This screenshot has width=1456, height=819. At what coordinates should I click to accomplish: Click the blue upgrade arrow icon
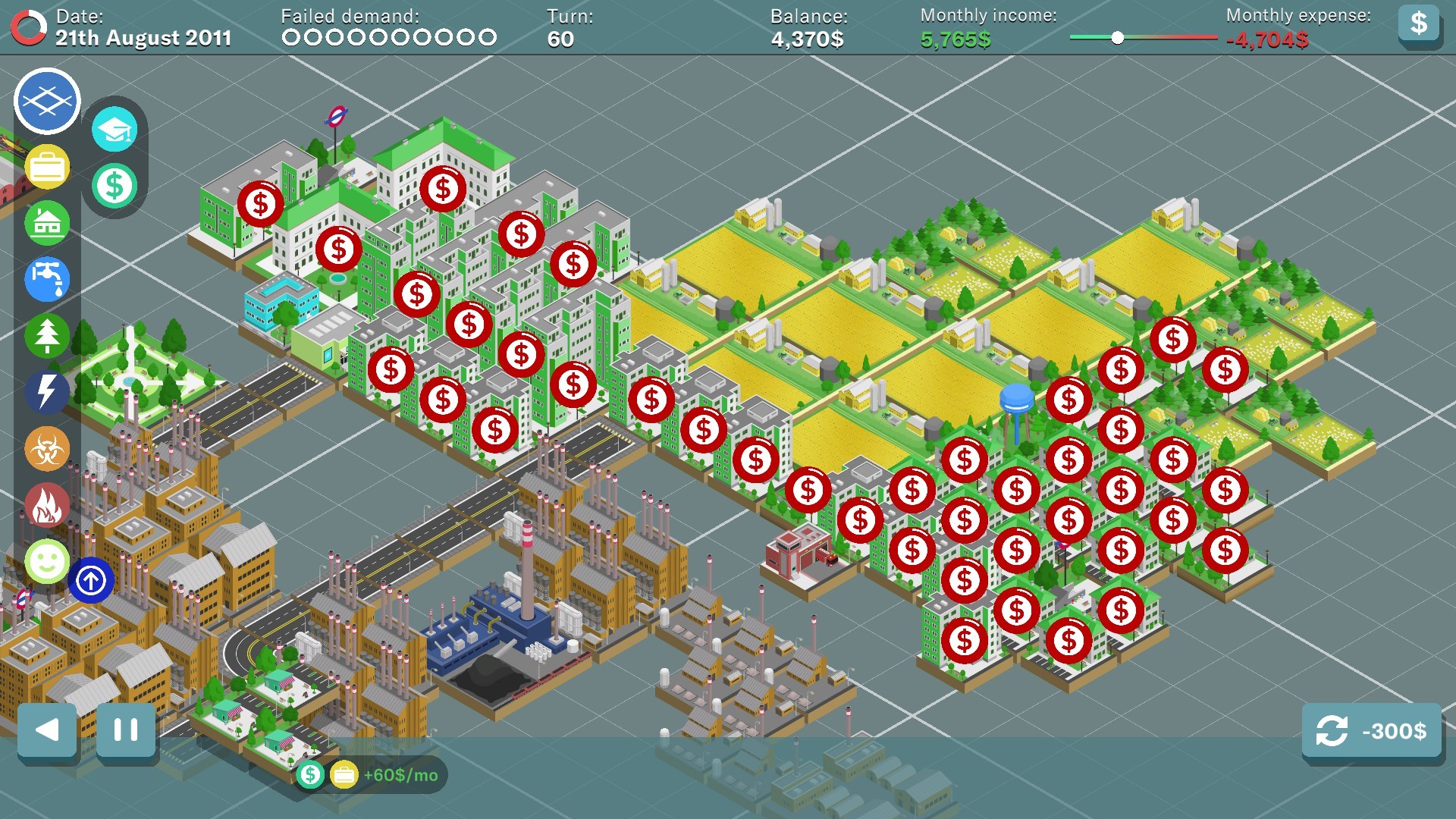click(92, 581)
